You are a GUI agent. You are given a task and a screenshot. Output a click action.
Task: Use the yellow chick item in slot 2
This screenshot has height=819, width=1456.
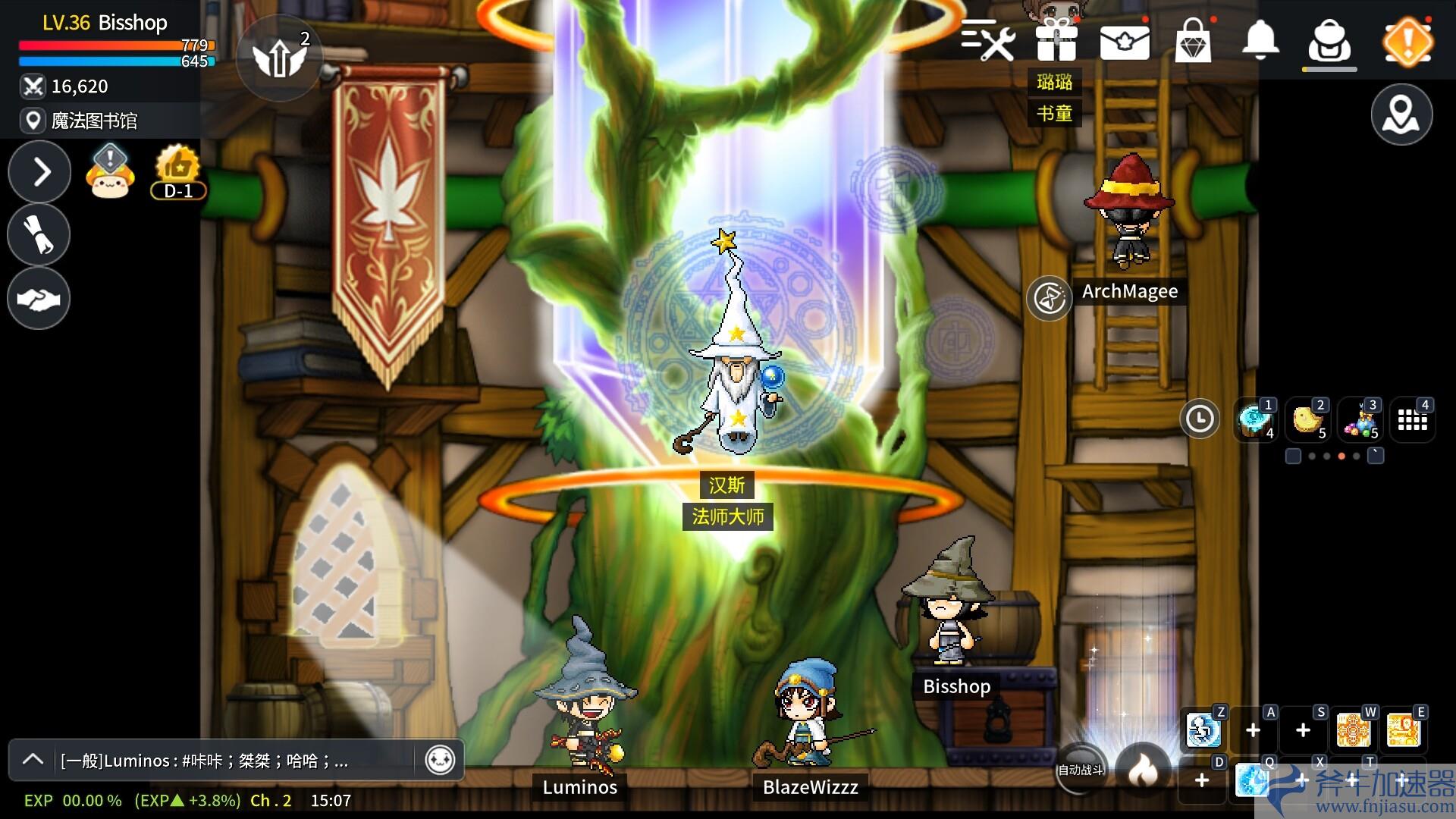(1307, 419)
